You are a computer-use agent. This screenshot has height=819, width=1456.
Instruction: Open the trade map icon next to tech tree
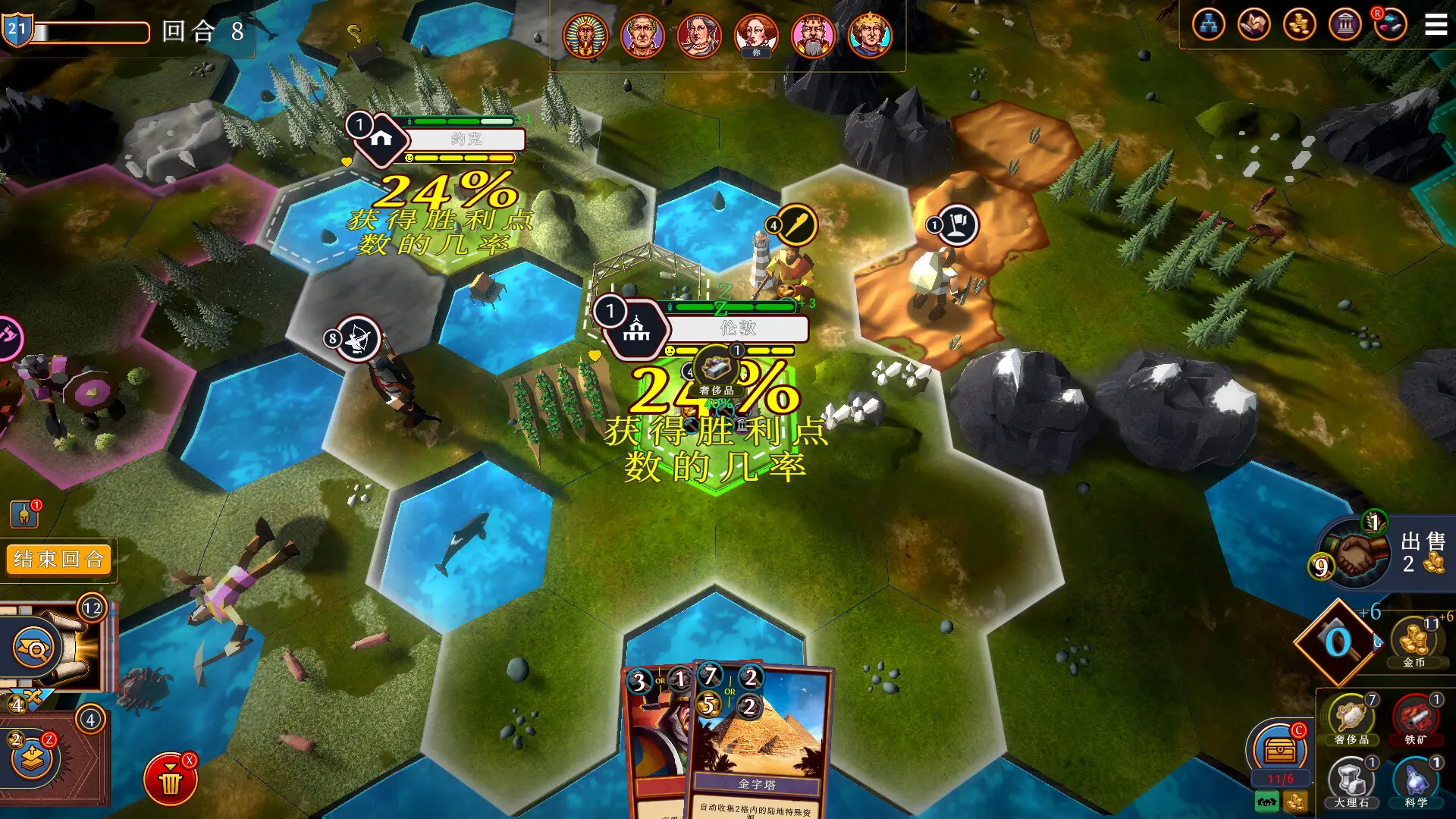(1254, 24)
